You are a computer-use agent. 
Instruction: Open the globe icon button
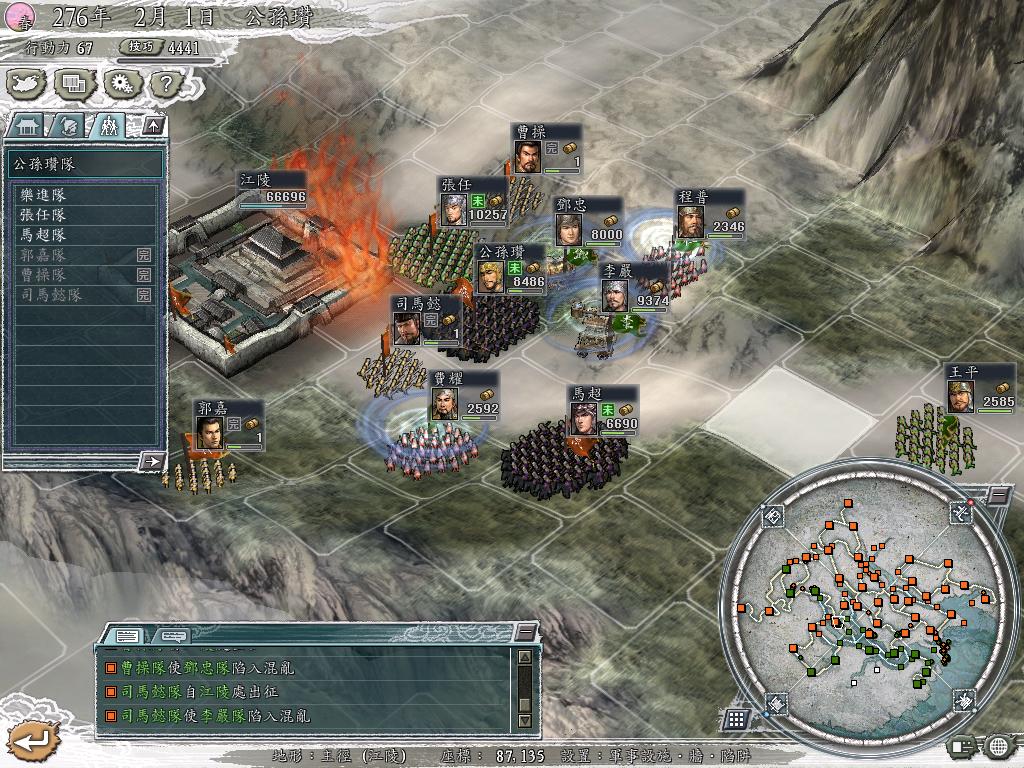(x=998, y=745)
